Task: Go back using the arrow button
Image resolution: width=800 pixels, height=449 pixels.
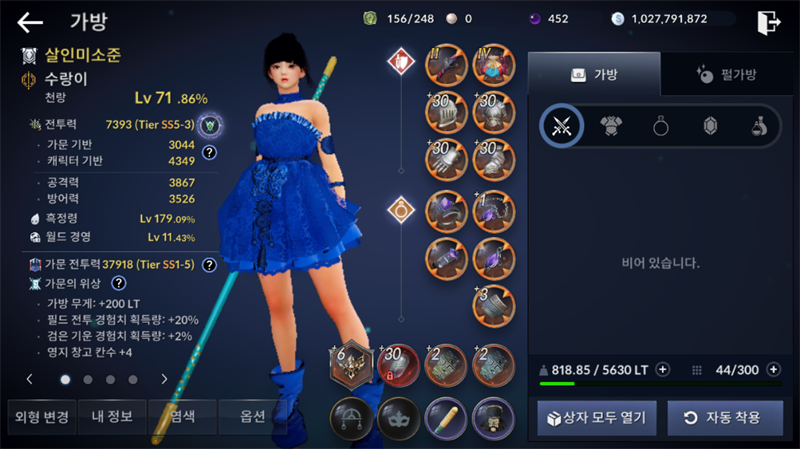Action: click(x=30, y=21)
